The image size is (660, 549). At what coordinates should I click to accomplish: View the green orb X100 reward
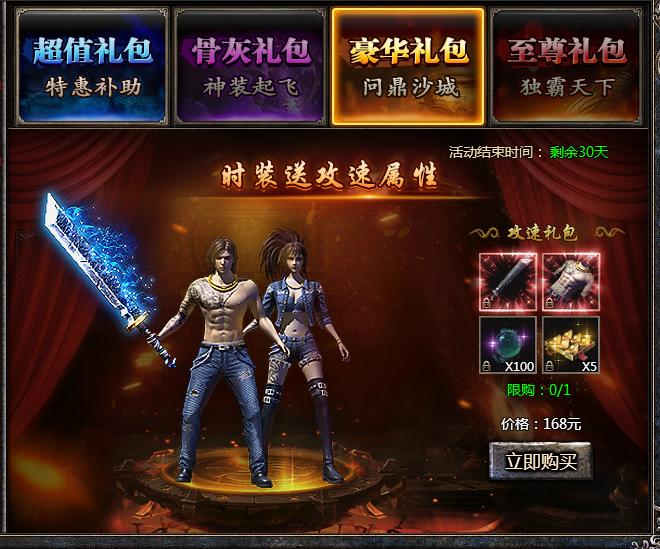pos(509,345)
